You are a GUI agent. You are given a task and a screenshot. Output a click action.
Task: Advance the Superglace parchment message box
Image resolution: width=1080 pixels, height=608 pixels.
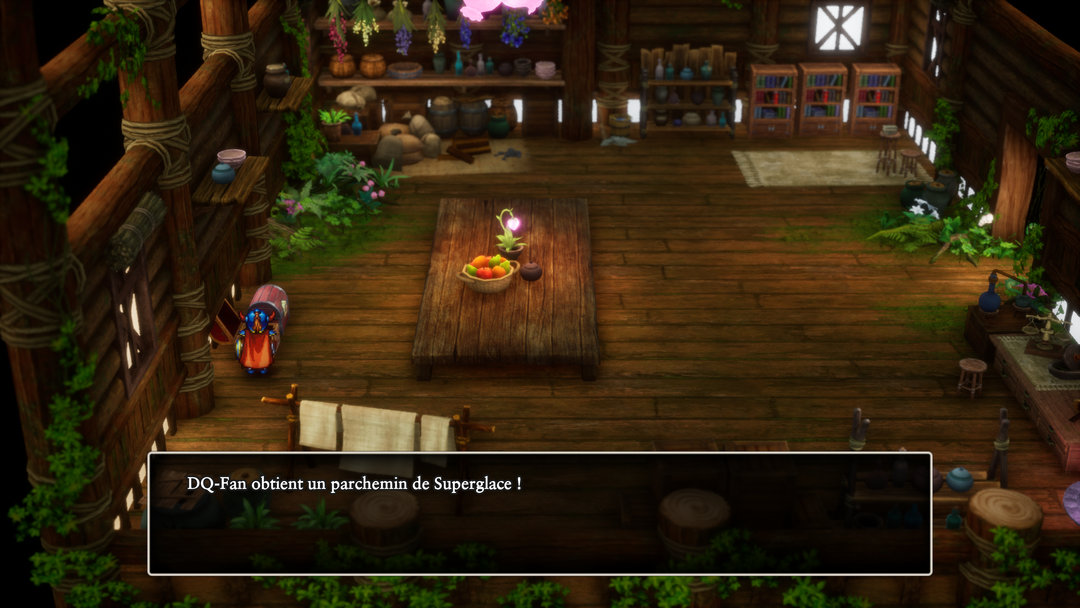click(x=540, y=513)
